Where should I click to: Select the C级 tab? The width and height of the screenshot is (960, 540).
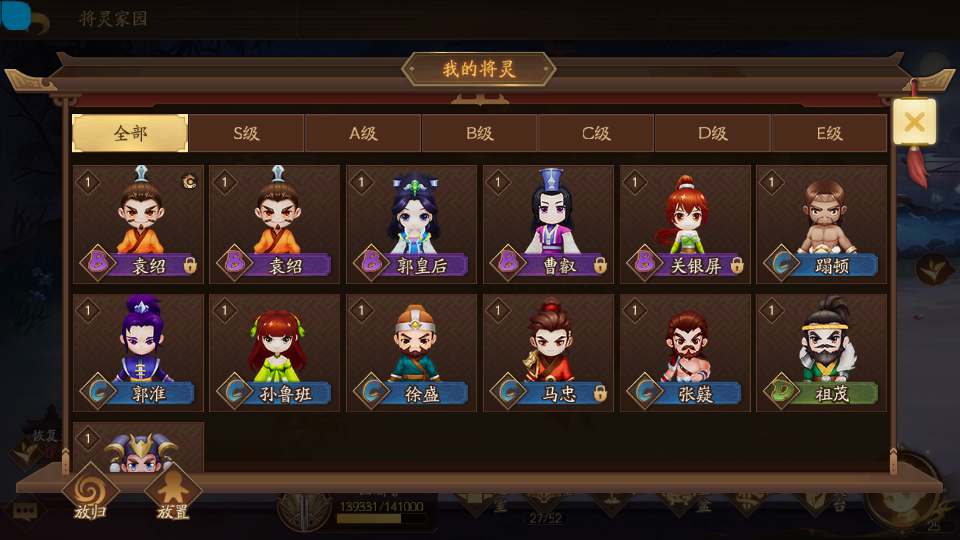click(x=596, y=133)
